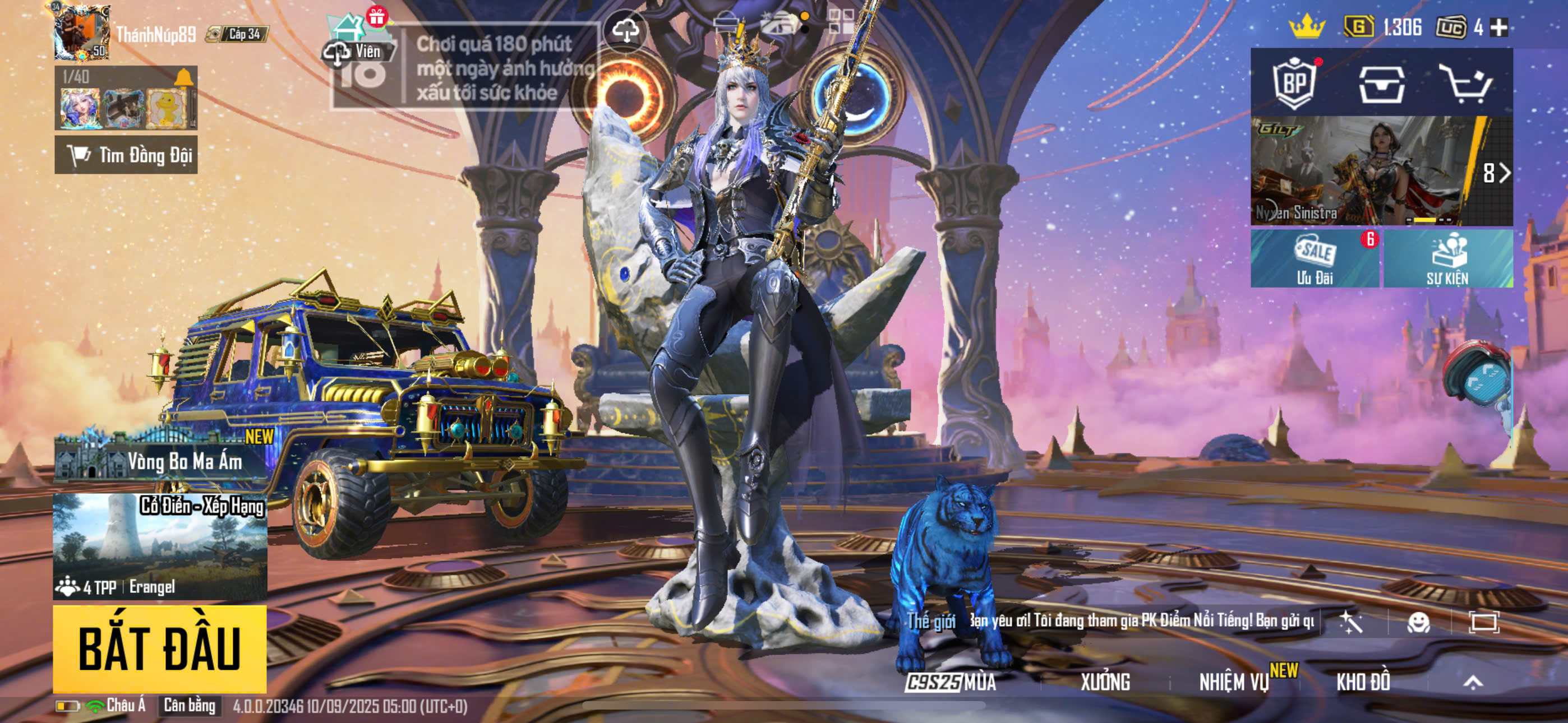This screenshot has height=723, width=1568.
Task: Open the crate chest icon
Action: pyautogui.click(x=1382, y=84)
